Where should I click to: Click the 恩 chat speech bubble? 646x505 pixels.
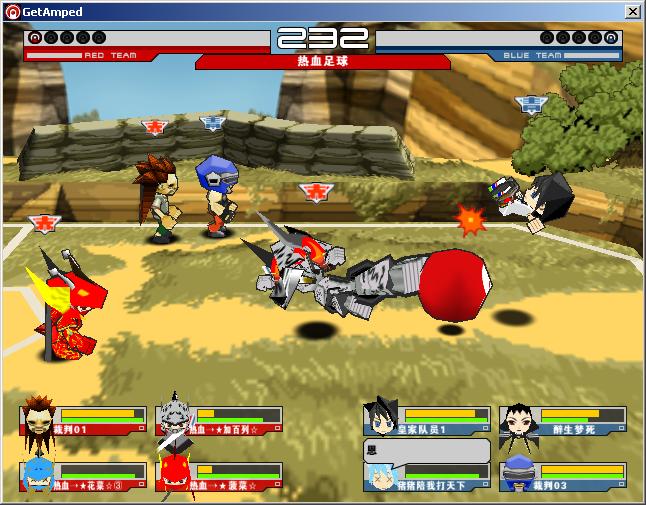click(427, 450)
